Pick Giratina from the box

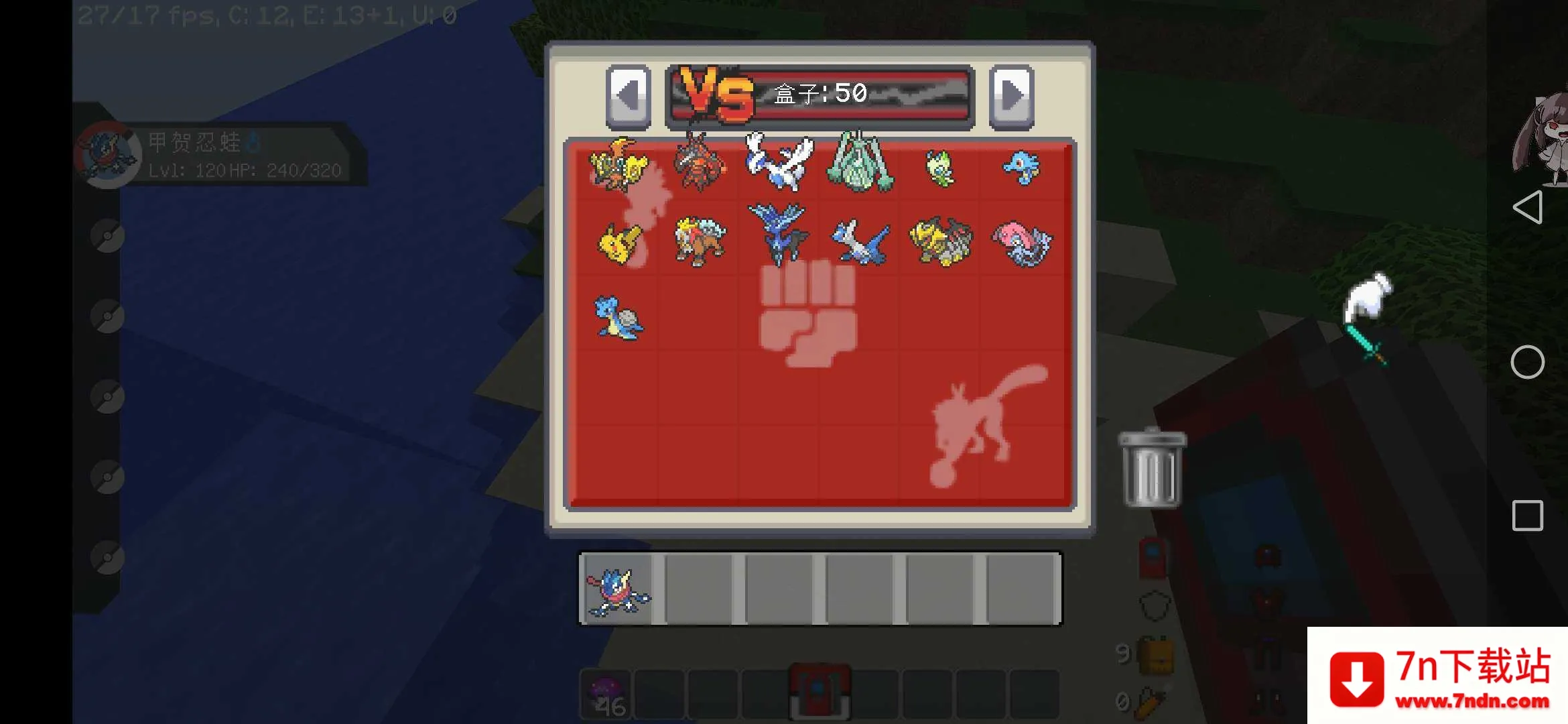pyautogui.click(x=941, y=241)
